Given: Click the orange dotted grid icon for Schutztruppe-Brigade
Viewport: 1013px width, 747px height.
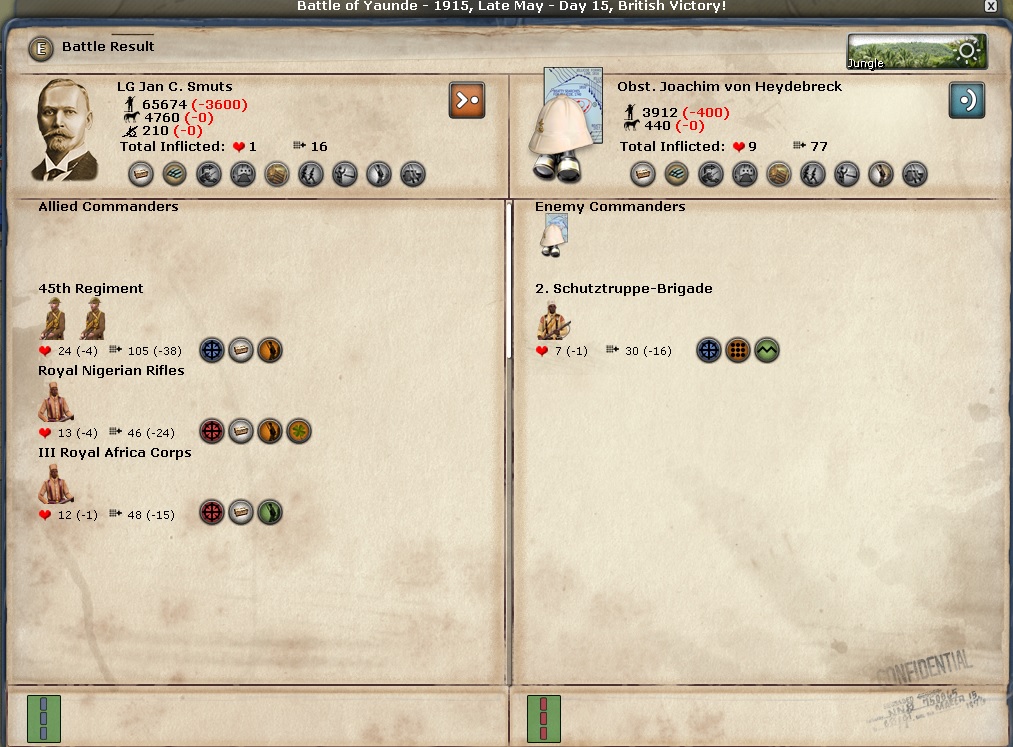Looking at the screenshot, I should [738, 350].
